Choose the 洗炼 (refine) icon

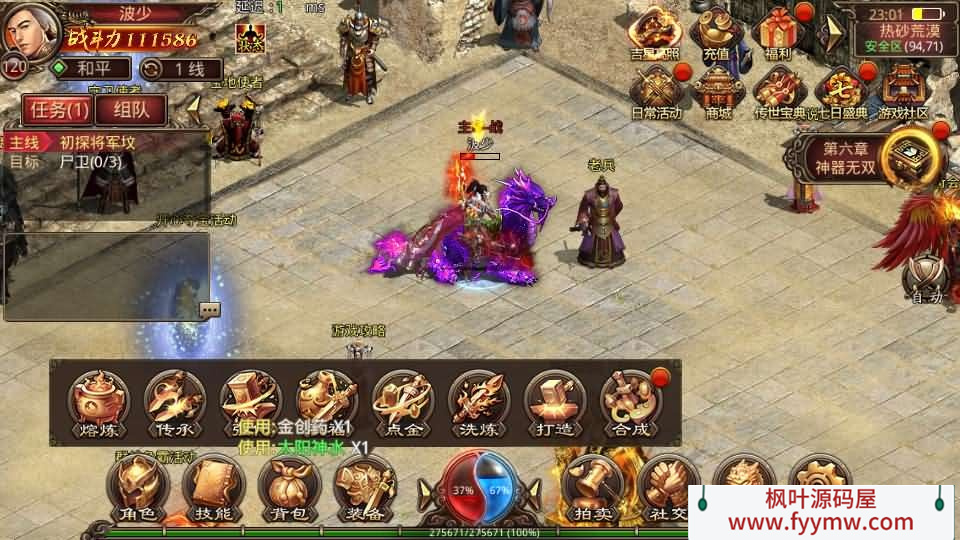coord(478,402)
